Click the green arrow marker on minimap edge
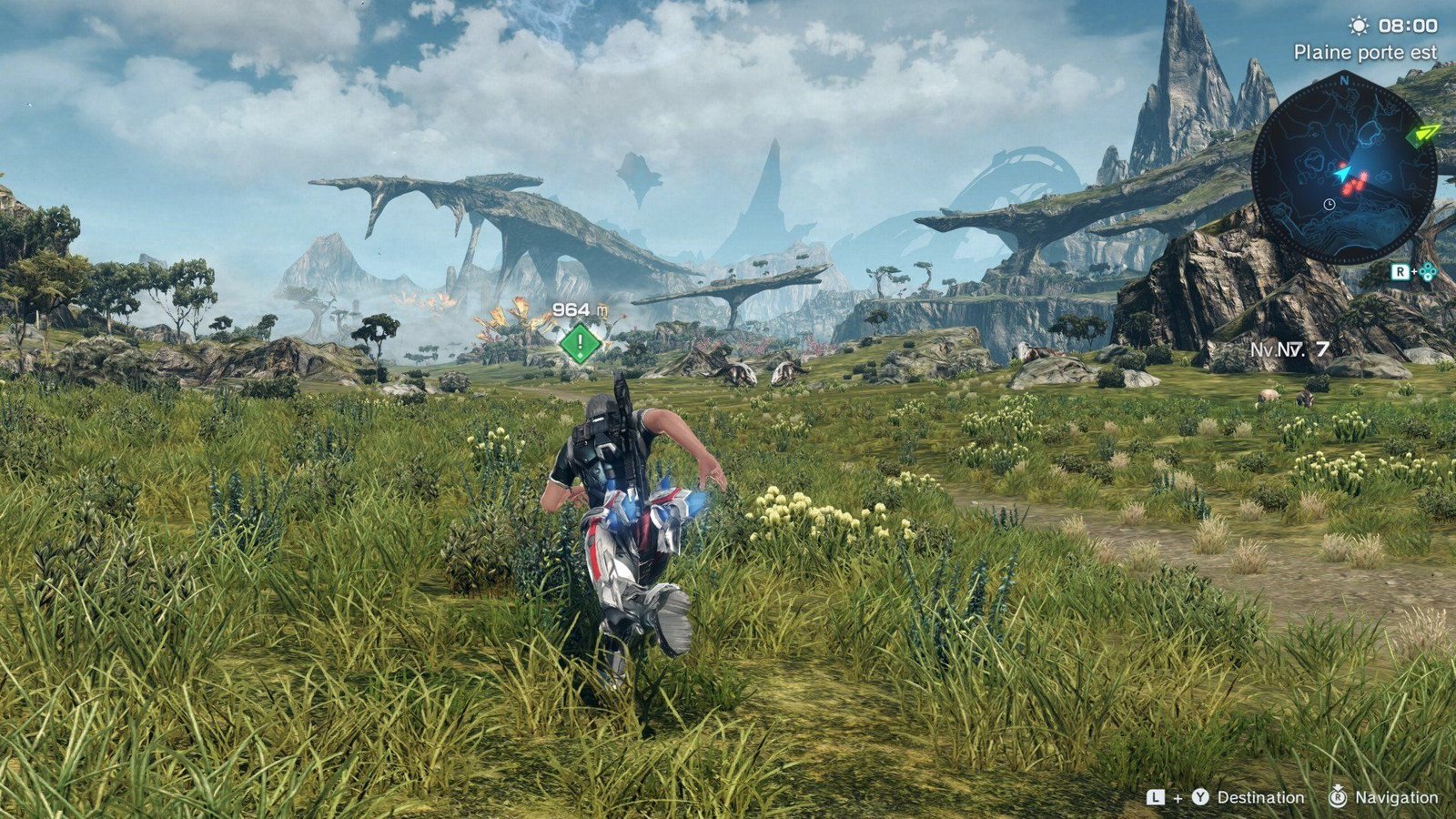Image resolution: width=1456 pixels, height=819 pixels. (x=1422, y=135)
